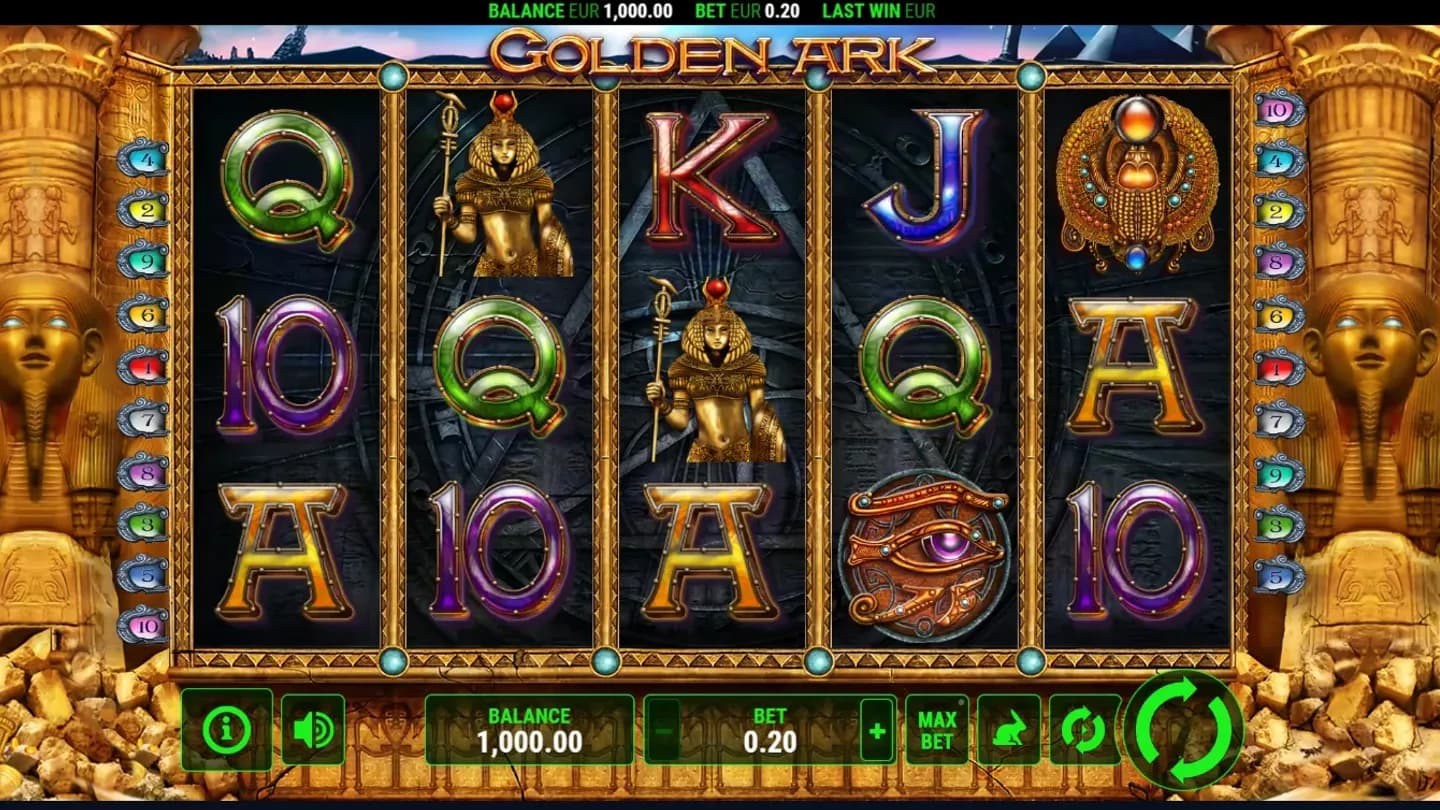1440x810 pixels.
Task: Click the MAX BET button
Action: tap(935, 728)
